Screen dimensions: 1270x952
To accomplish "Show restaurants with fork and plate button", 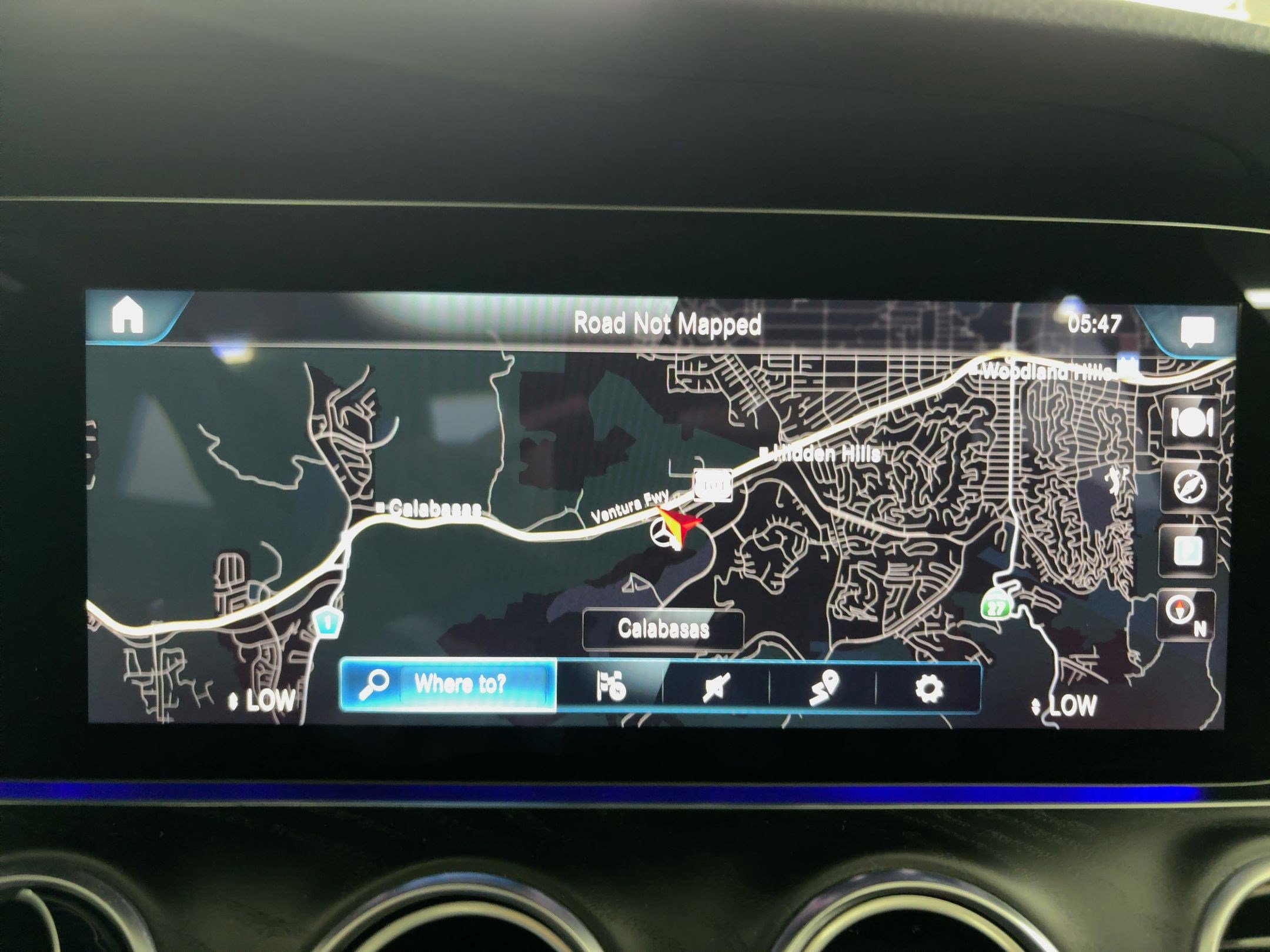I will click(x=1191, y=422).
